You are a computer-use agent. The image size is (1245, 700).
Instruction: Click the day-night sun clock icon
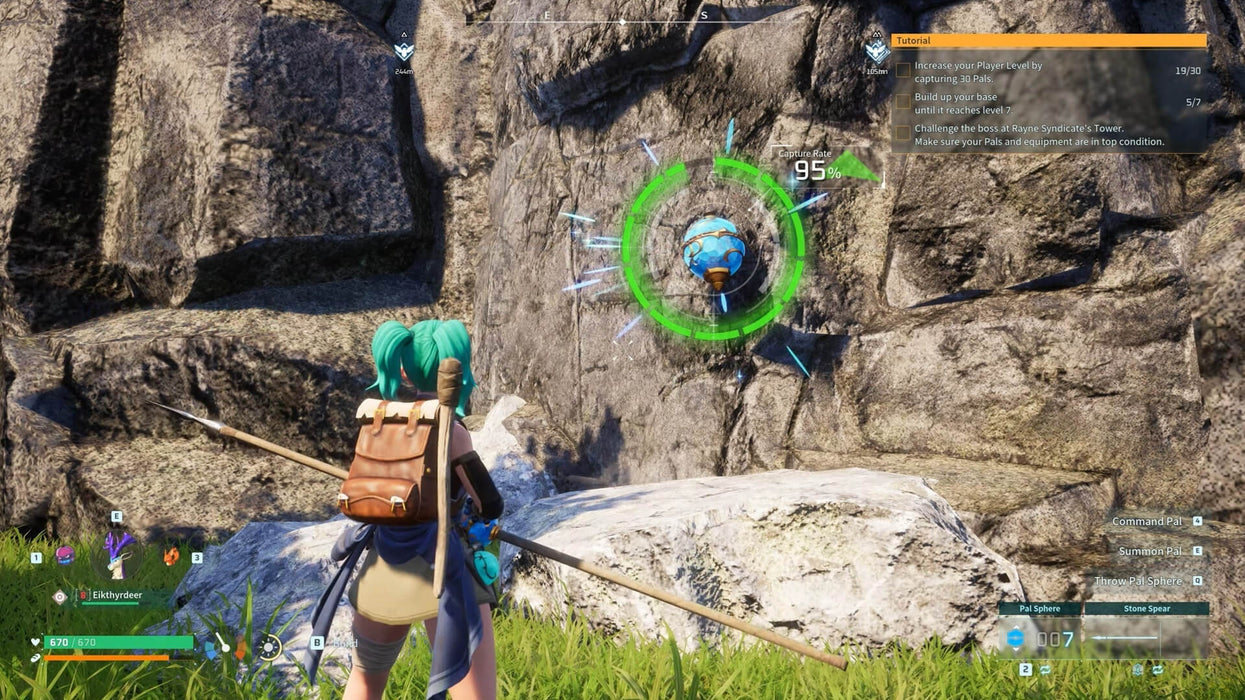pyautogui.click(x=268, y=647)
